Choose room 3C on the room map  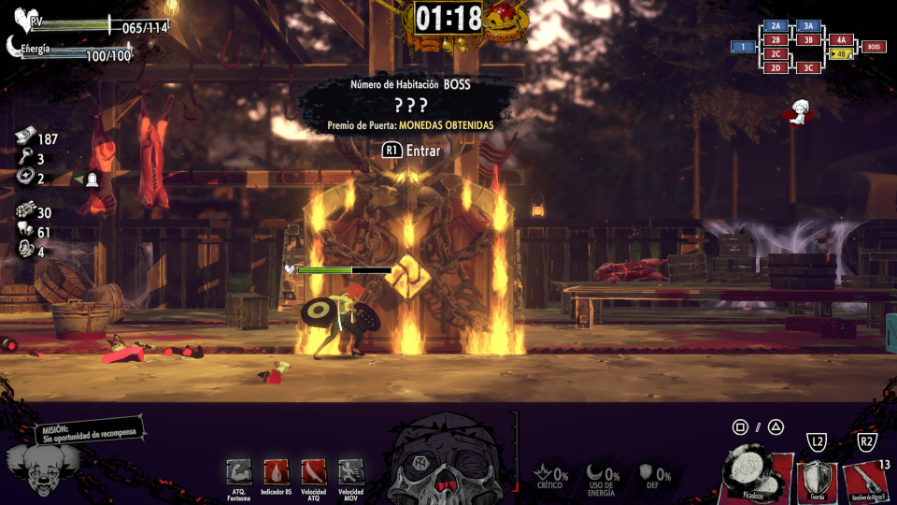[x=809, y=68]
